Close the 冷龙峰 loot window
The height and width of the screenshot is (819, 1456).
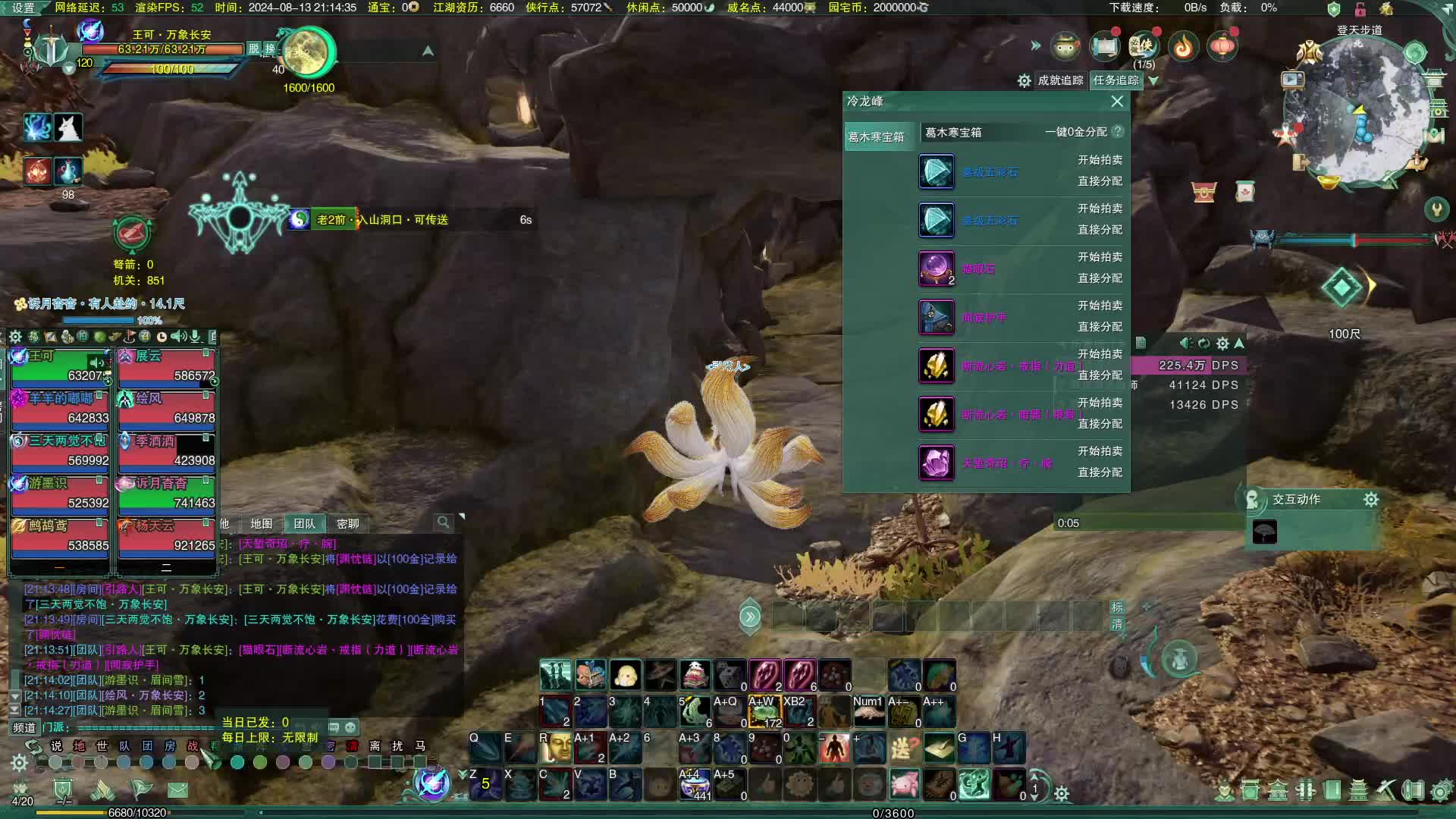click(1117, 102)
